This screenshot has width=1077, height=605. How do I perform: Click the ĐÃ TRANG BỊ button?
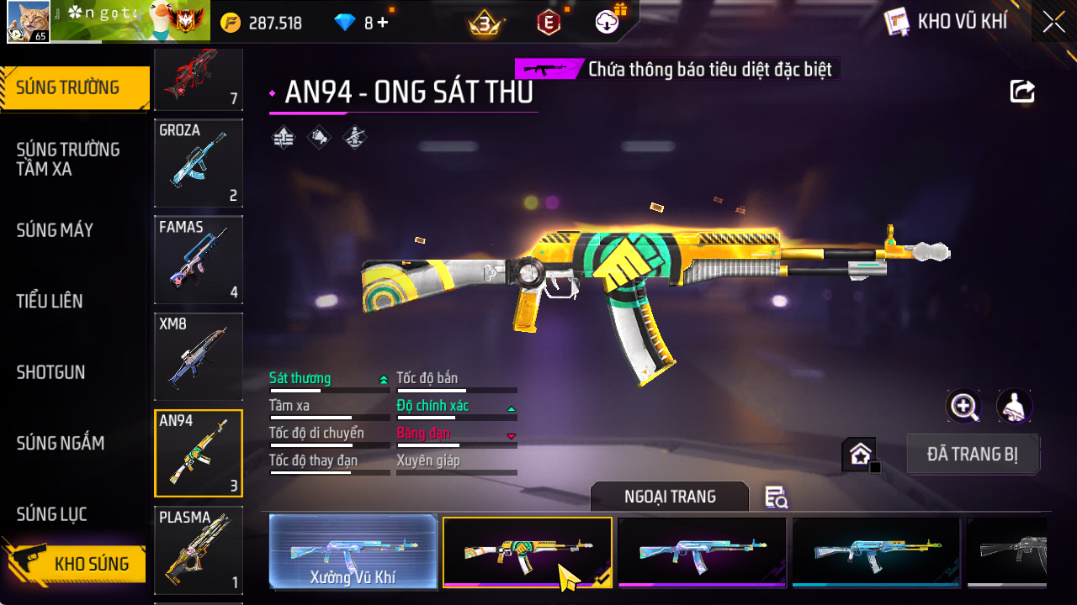tap(972, 454)
